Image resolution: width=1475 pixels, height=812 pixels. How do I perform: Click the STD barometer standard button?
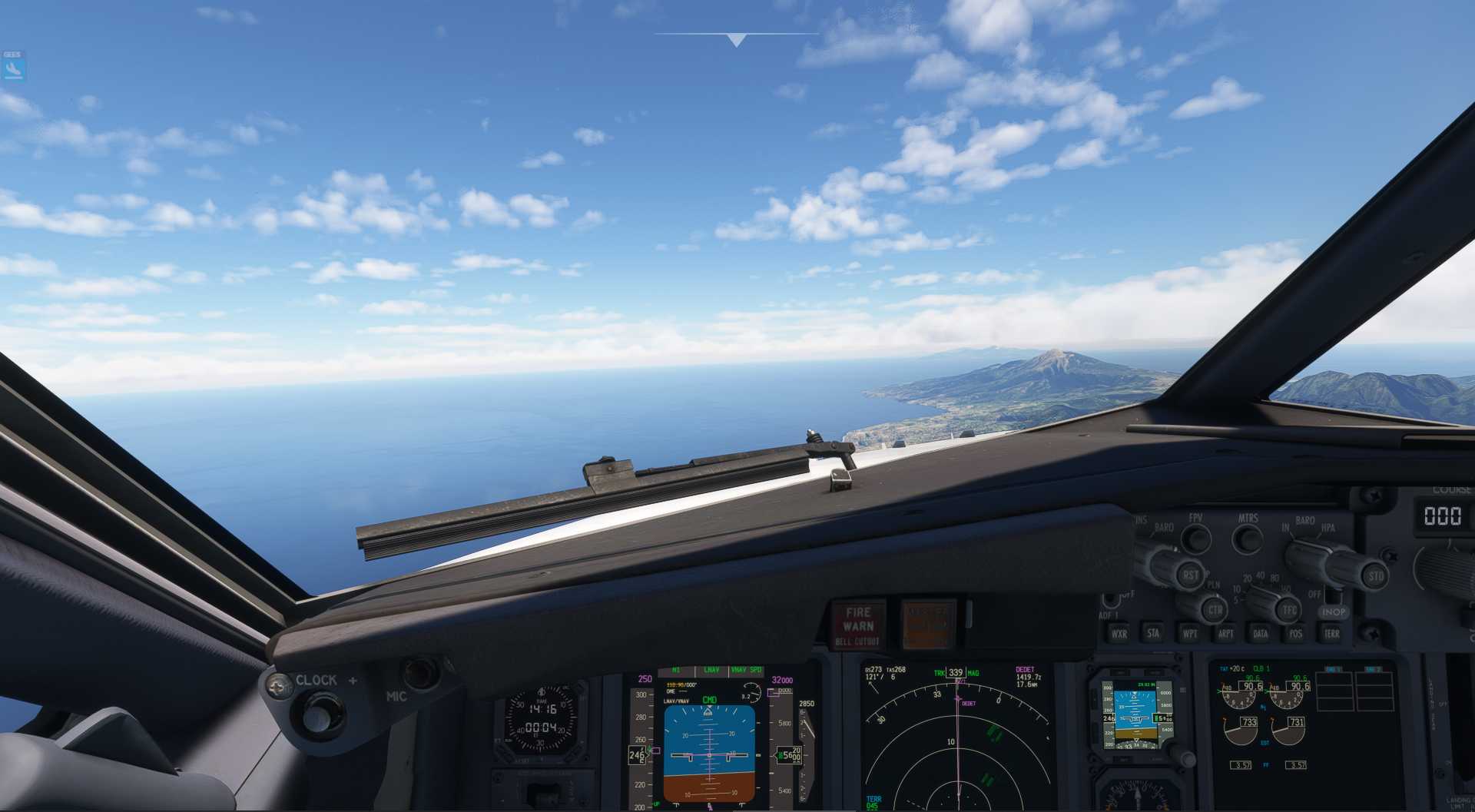tap(1374, 576)
